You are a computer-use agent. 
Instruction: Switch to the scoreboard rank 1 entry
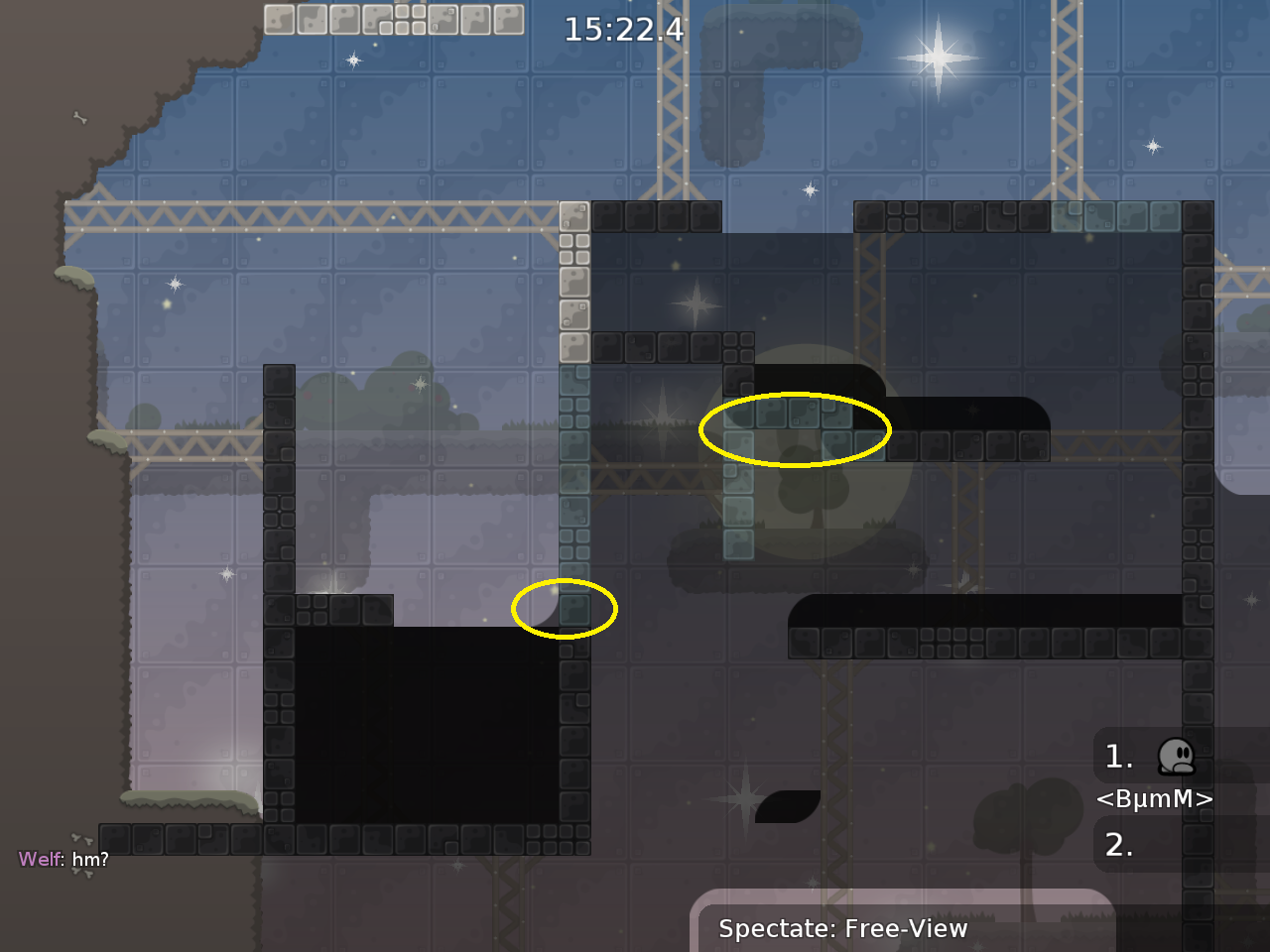1119,757
